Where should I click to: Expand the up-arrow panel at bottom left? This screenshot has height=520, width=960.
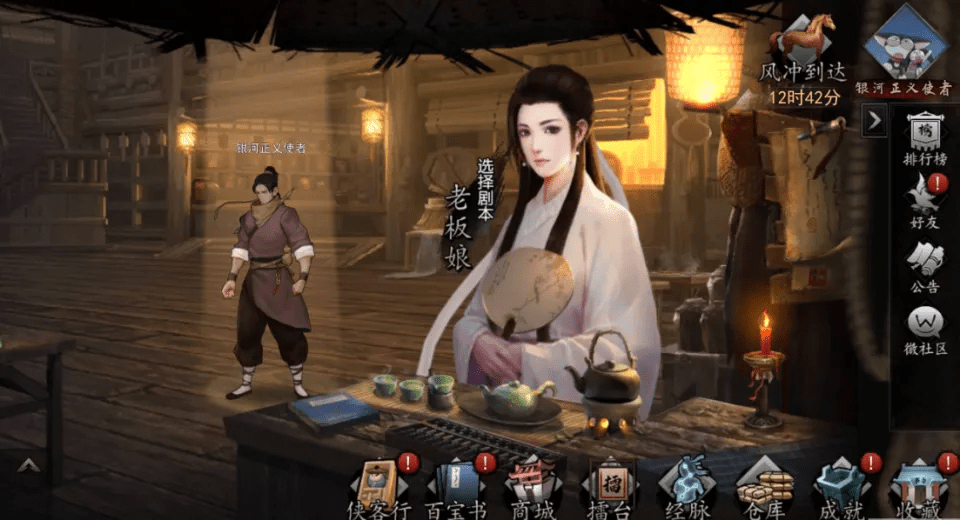pyautogui.click(x=26, y=465)
